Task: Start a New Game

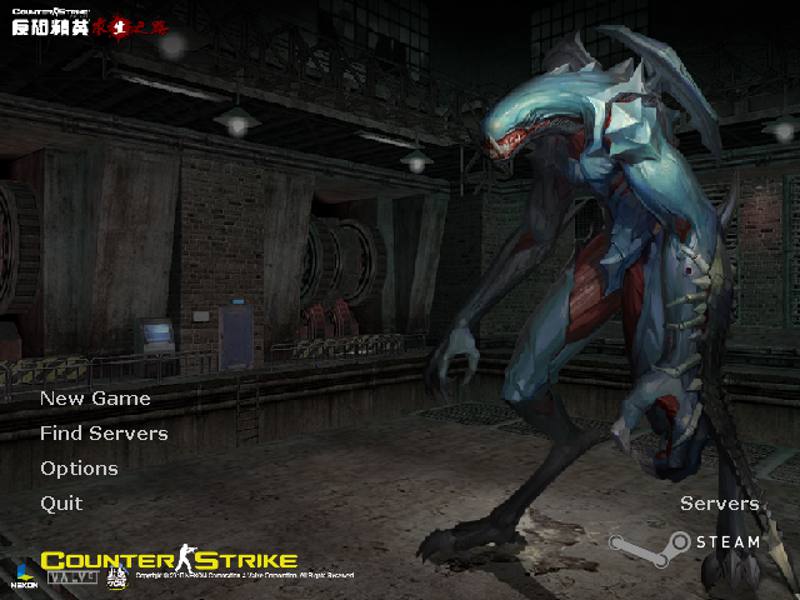Action: click(95, 398)
